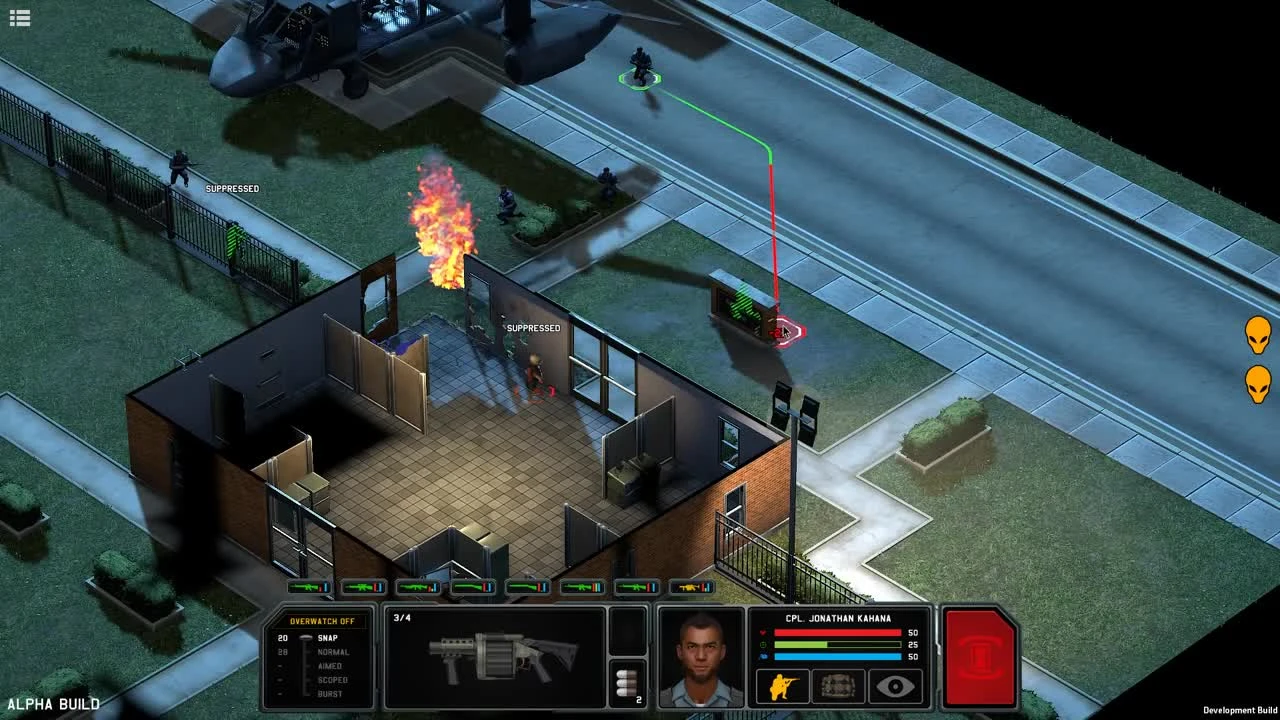Click the grenade launcher weapon image
Viewport: 1280px width, 720px height.
click(x=500, y=660)
